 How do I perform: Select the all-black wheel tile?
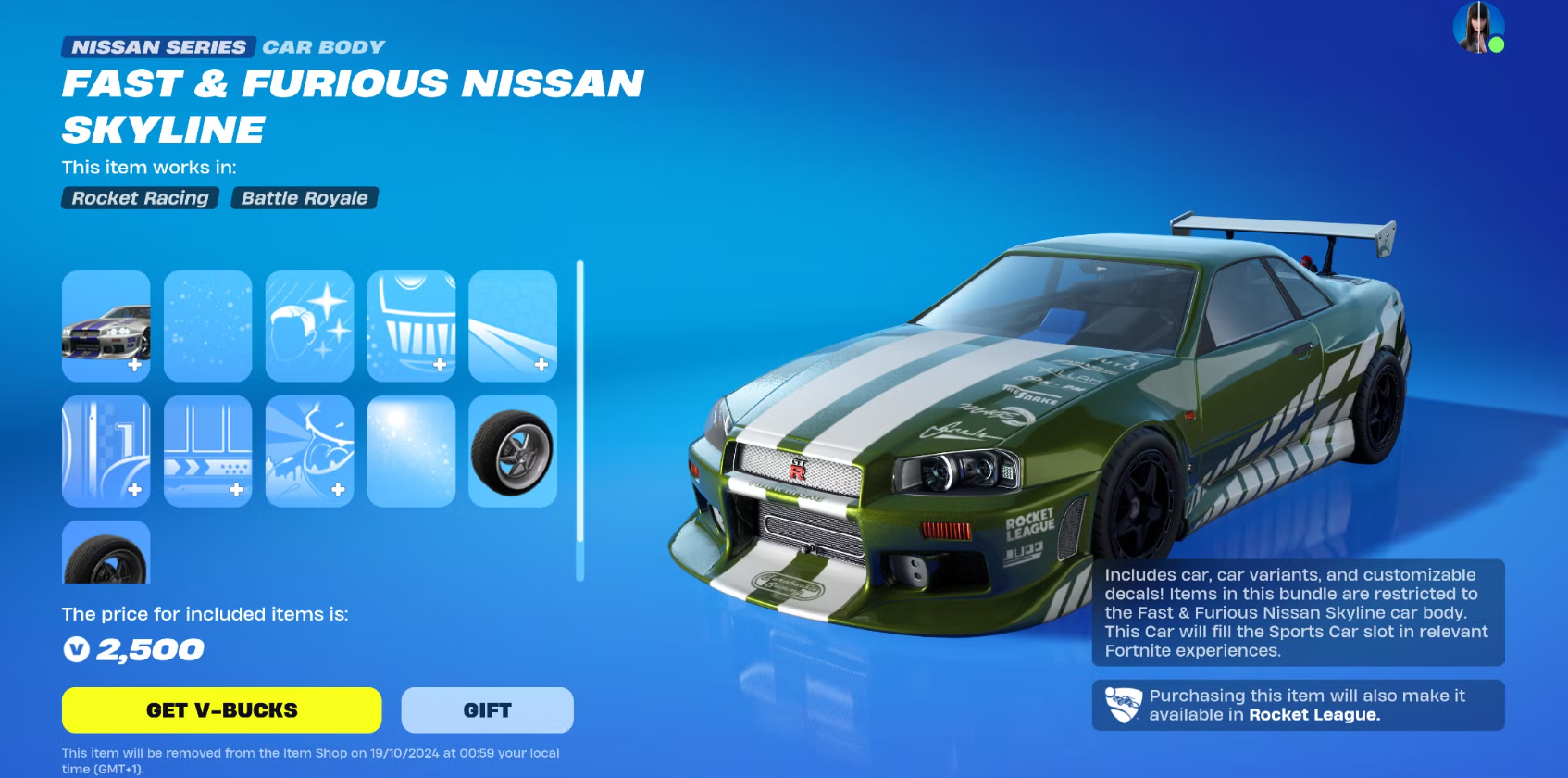106,553
